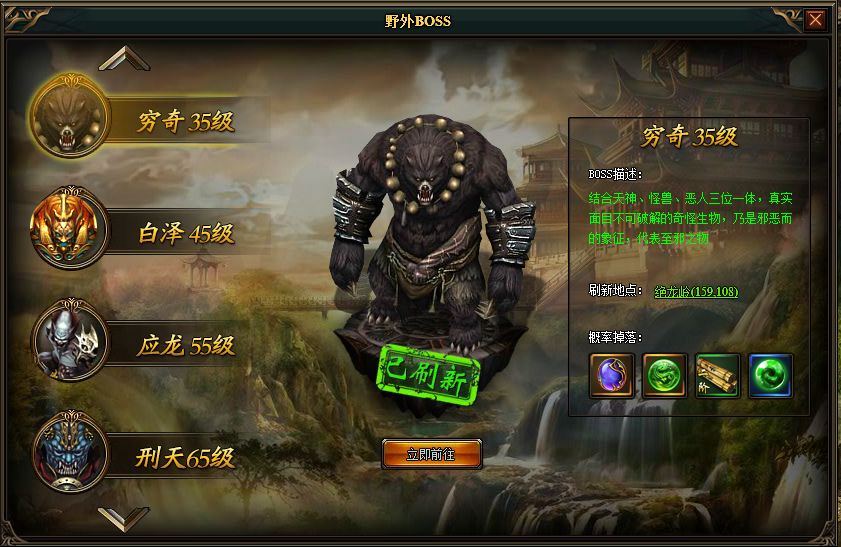The height and width of the screenshot is (547, 841).
Task: Click the down arrow below the boss list
Action: click(124, 518)
